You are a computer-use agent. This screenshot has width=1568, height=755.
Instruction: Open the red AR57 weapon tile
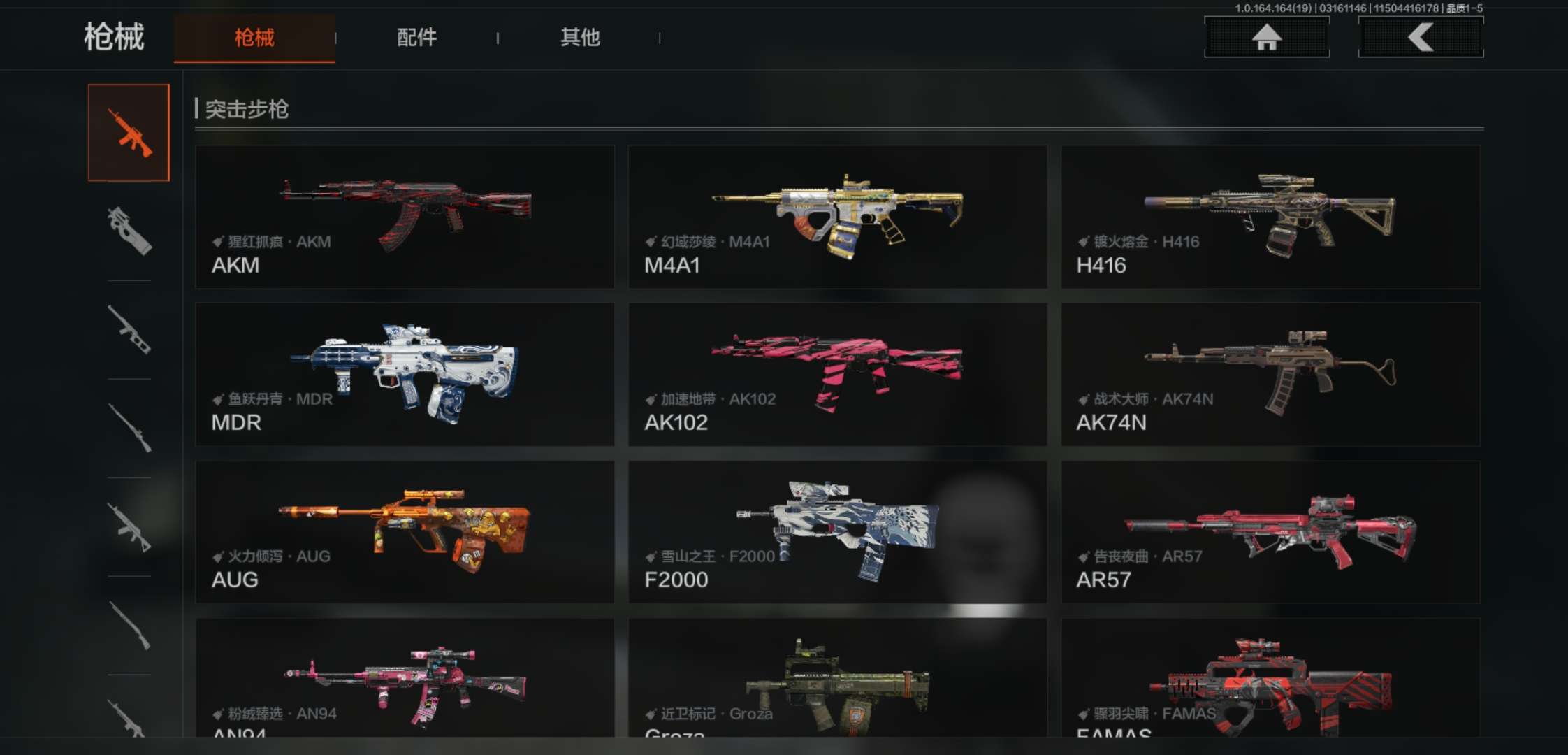coord(1270,531)
